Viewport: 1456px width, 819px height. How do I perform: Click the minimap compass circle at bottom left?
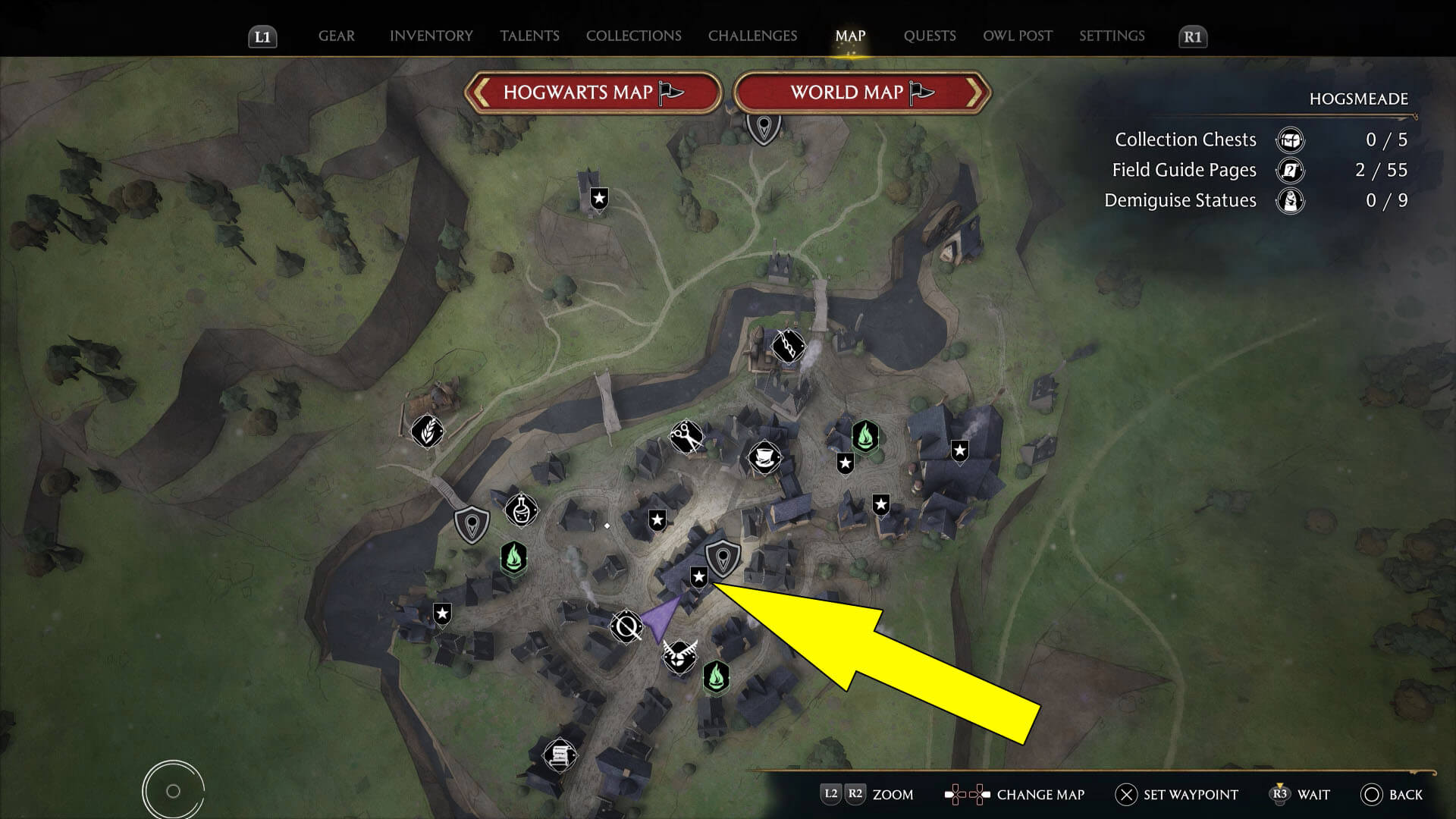point(173,789)
